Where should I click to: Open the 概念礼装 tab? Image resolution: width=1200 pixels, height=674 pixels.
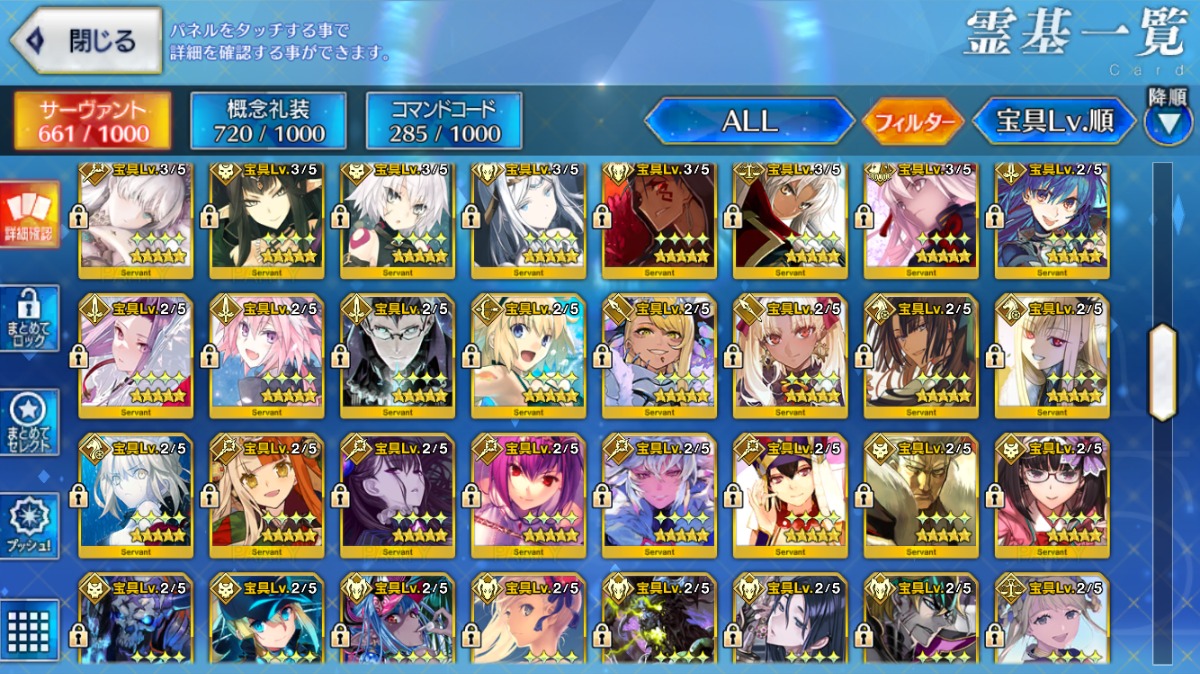(x=268, y=121)
